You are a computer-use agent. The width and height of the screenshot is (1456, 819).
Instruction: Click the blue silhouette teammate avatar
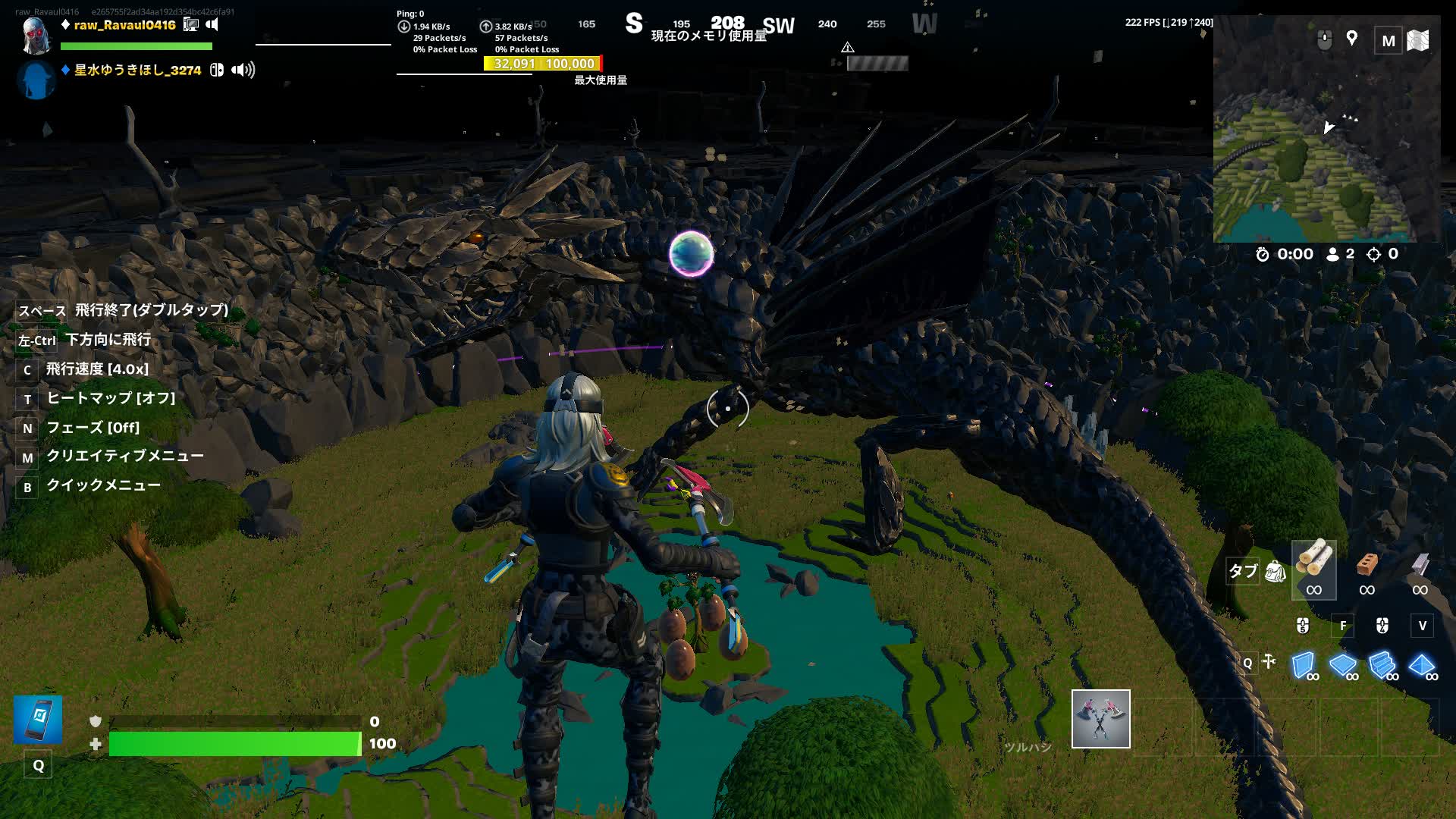pyautogui.click(x=36, y=80)
